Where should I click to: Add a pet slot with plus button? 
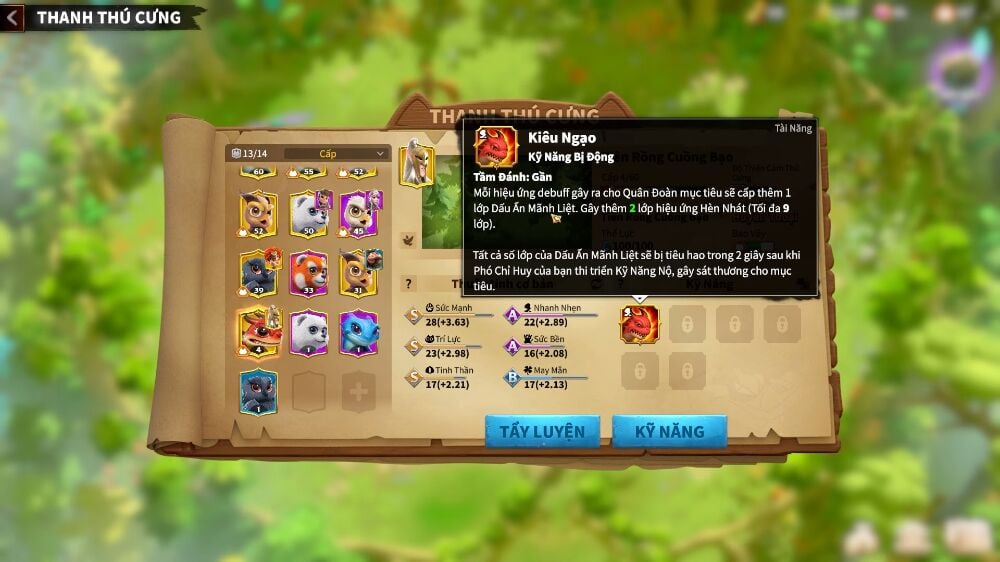[x=358, y=392]
